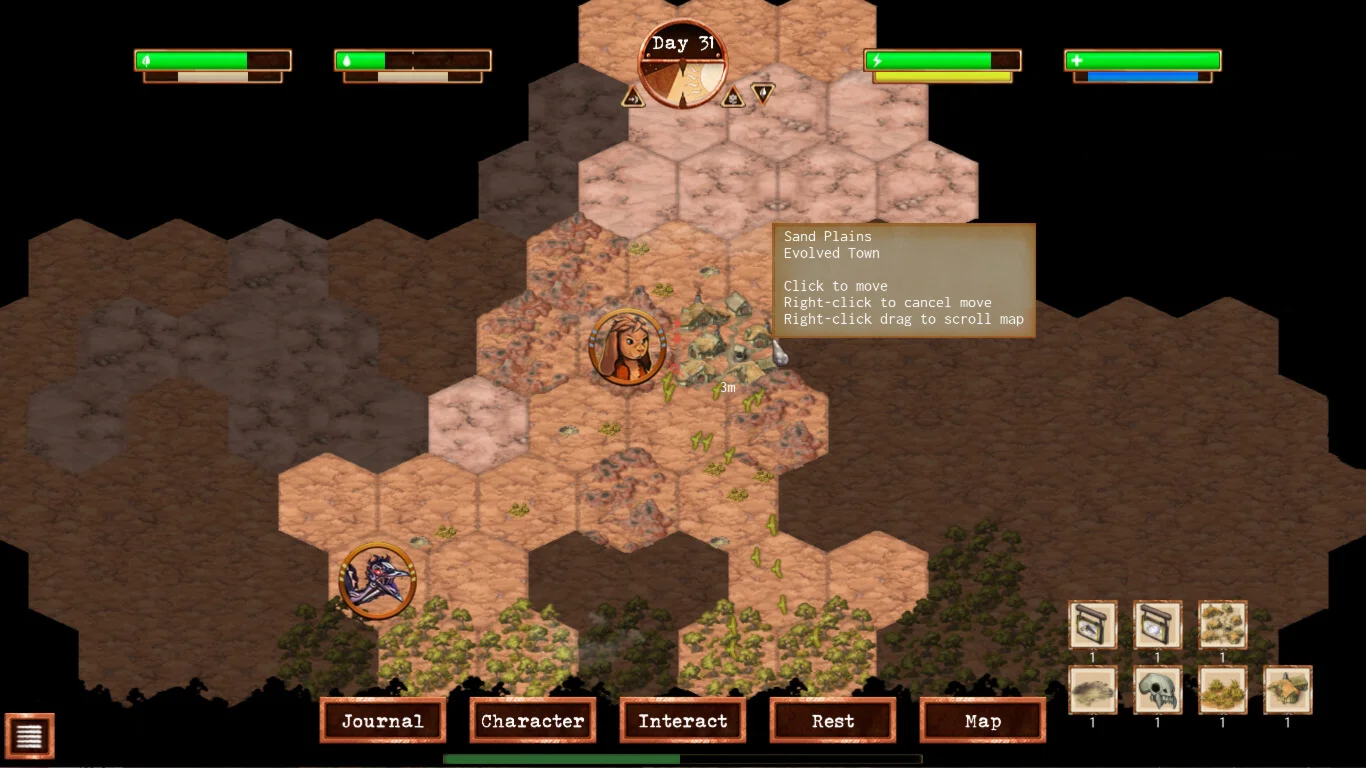Click the water droplet status triangle
The width and height of the screenshot is (1366, 768).
click(763, 93)
